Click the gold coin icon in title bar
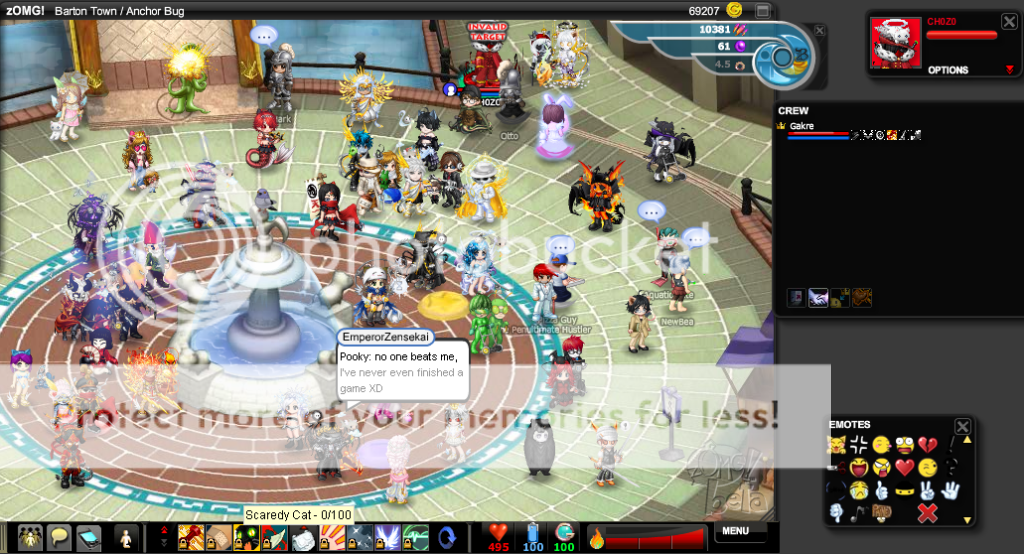Viewport: 1024px width, 554px height. pyautogui.click(x=735, y=10)
